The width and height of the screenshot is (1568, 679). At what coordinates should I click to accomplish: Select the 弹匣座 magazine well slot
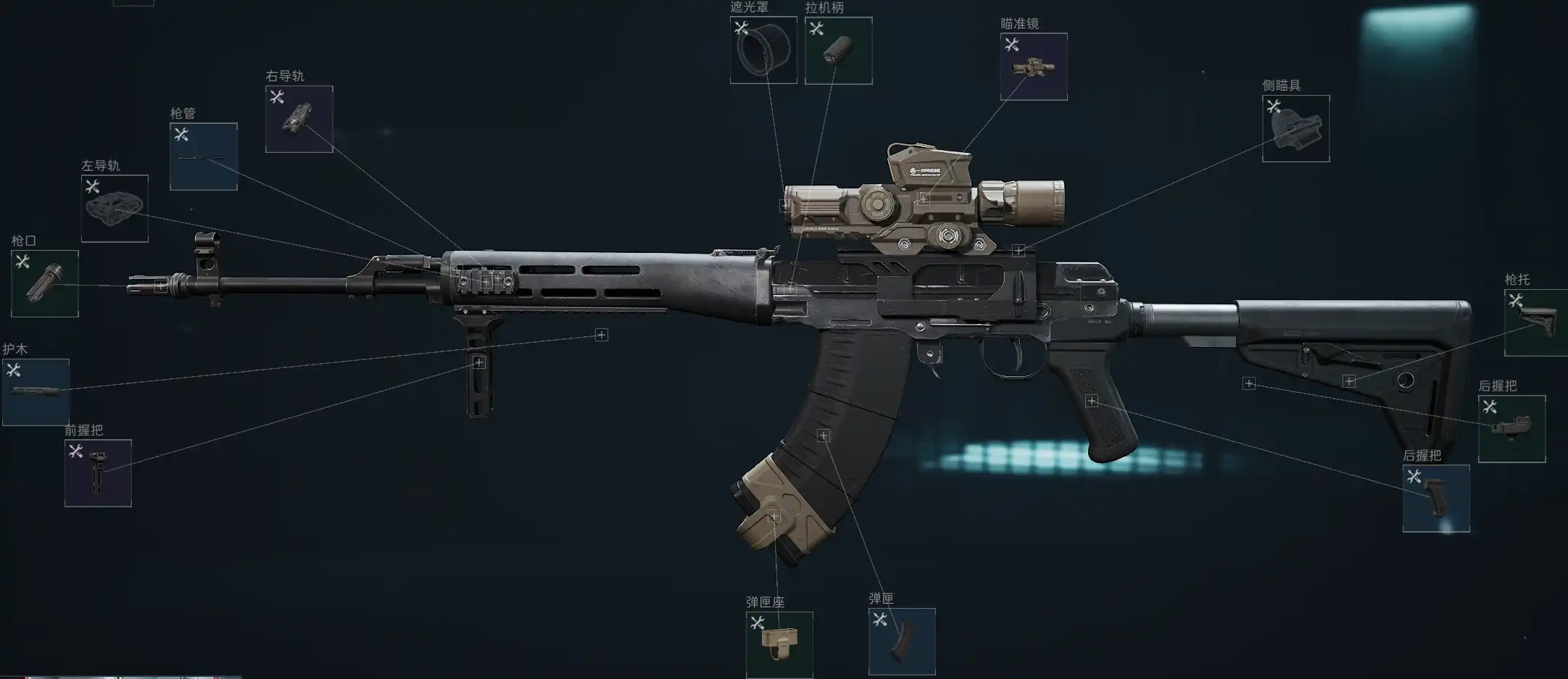[779, 645]
